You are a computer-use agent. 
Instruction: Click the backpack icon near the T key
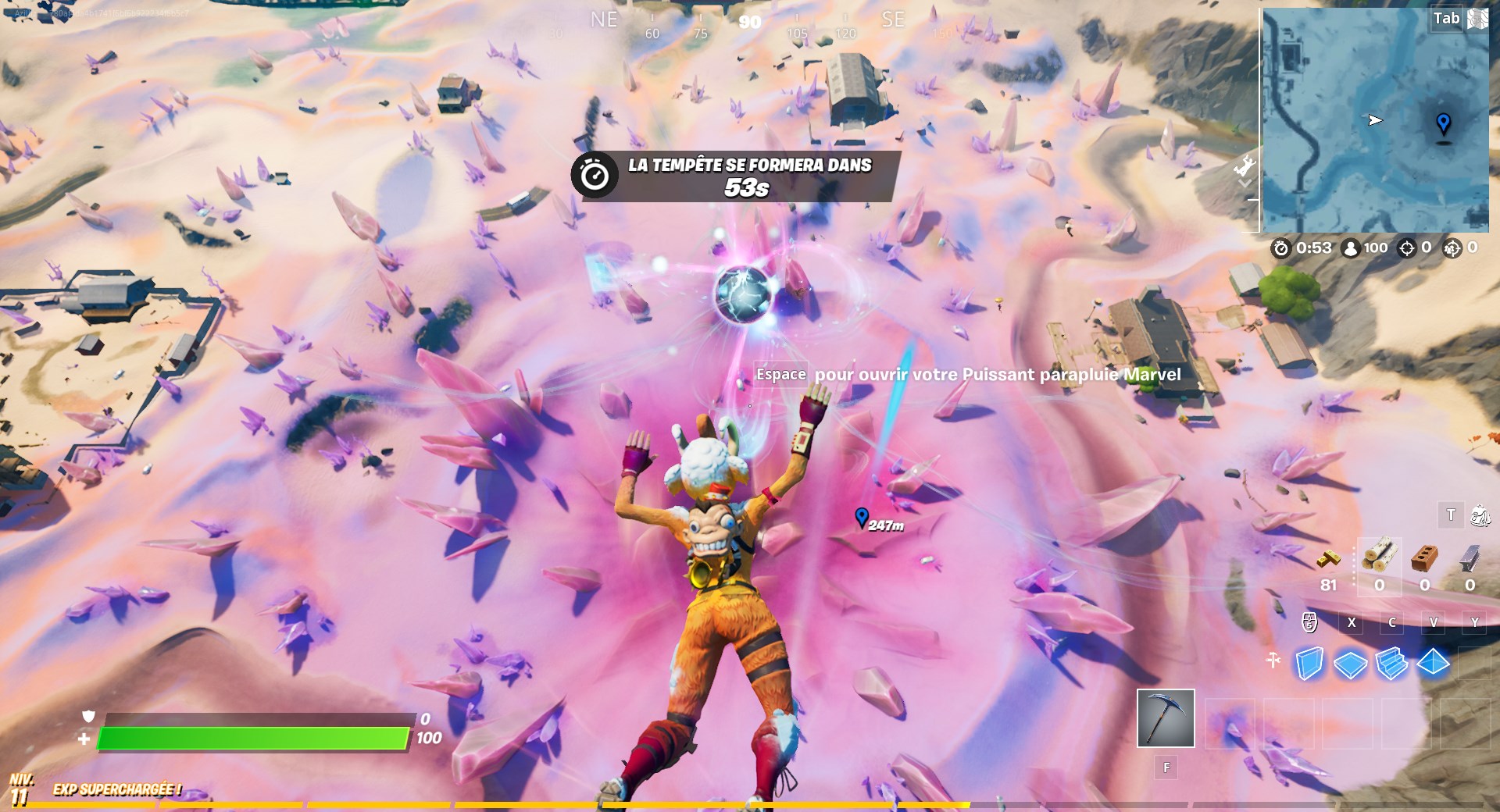click(1480, 515)
